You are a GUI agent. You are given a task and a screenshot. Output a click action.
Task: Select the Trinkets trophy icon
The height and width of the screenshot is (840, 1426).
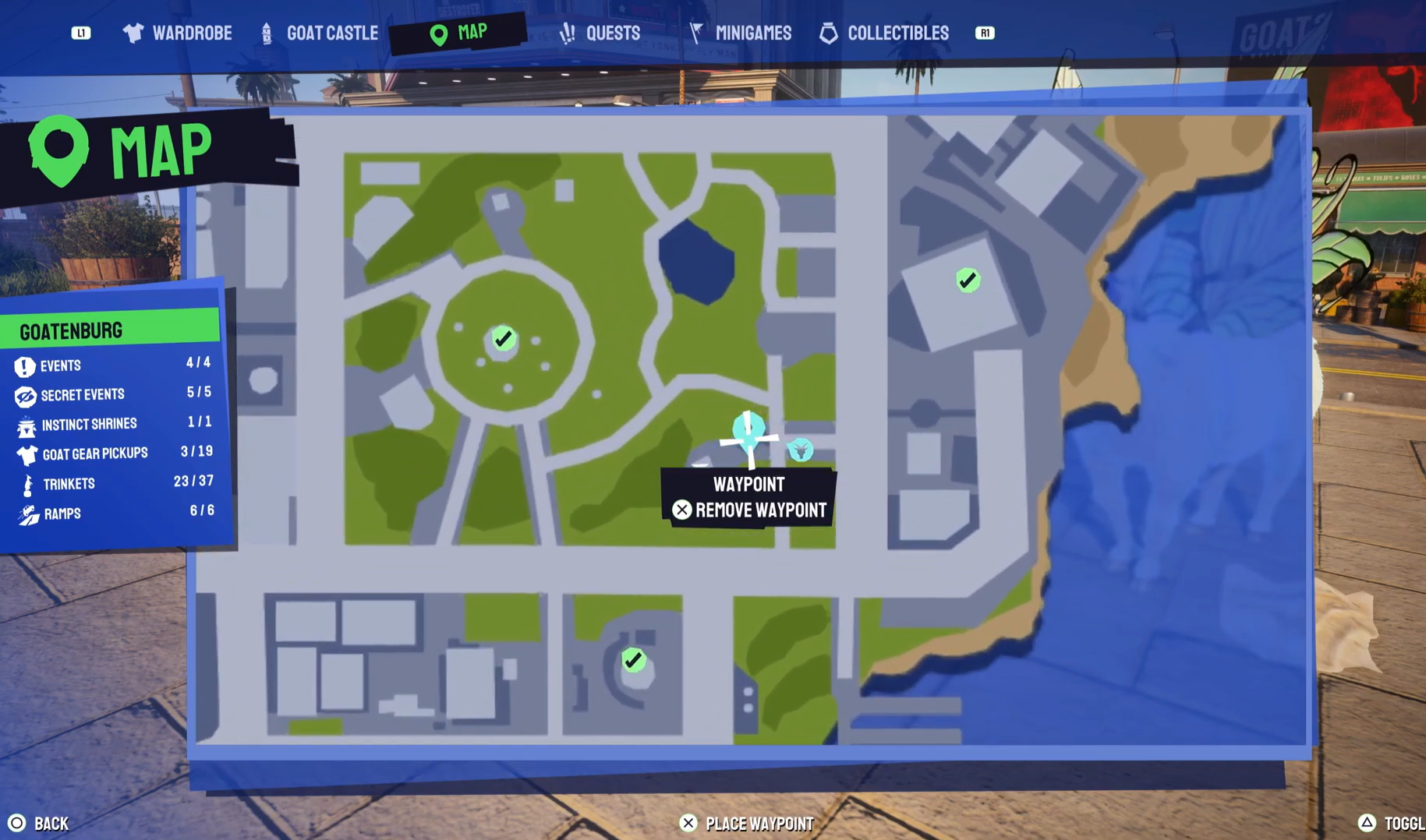click(x=26, y=483)
